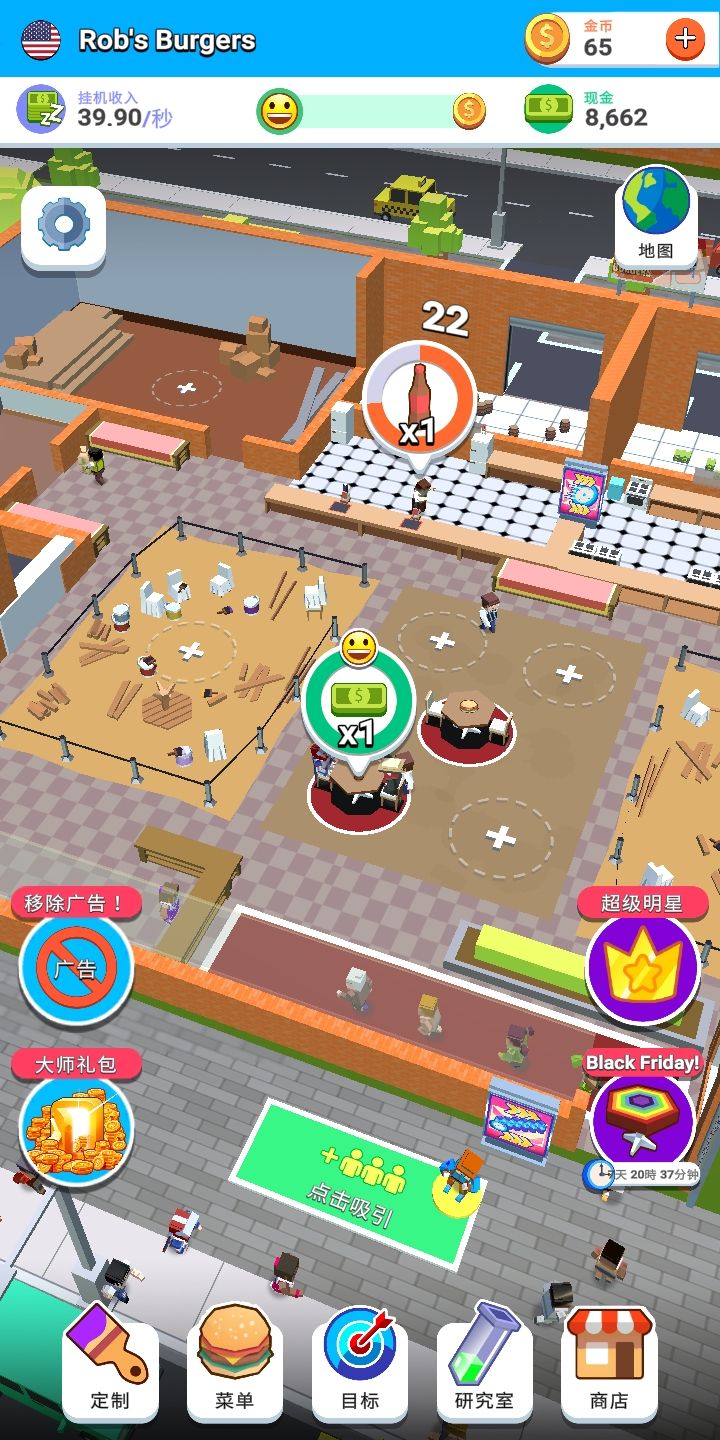Collect the green cash bubble x1
The width and height of the screenshot is (720, 1440).
point(358,704)
